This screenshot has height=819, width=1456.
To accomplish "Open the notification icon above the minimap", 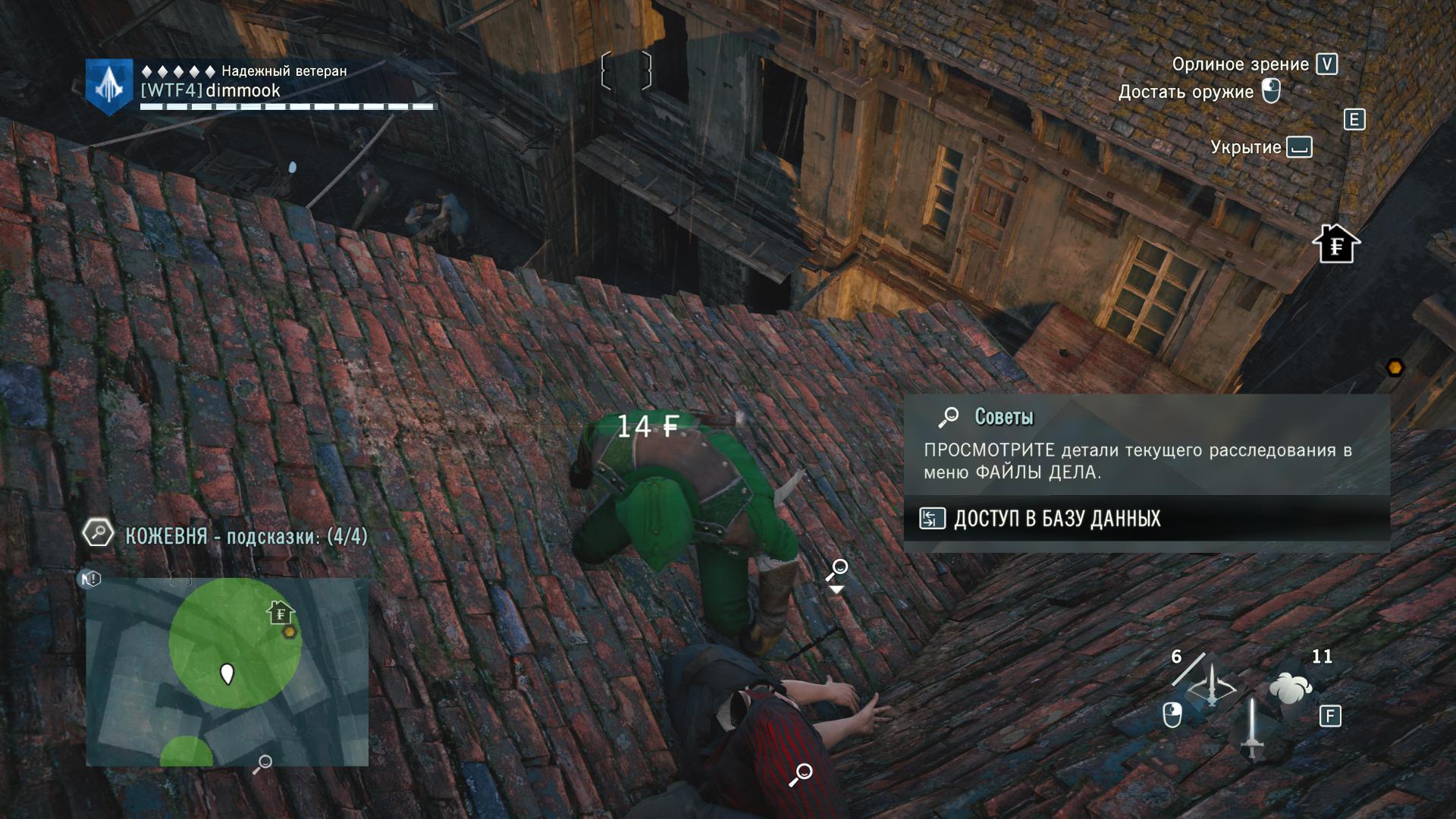I will (91, 579).
